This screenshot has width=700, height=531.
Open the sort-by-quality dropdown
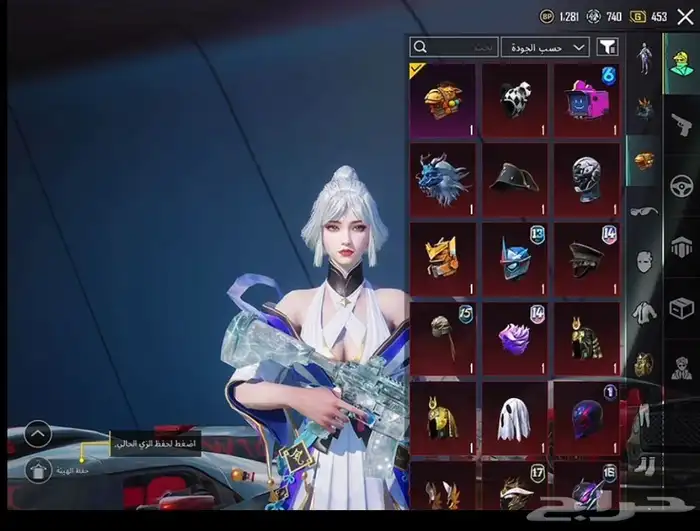(x=544, y=47)
